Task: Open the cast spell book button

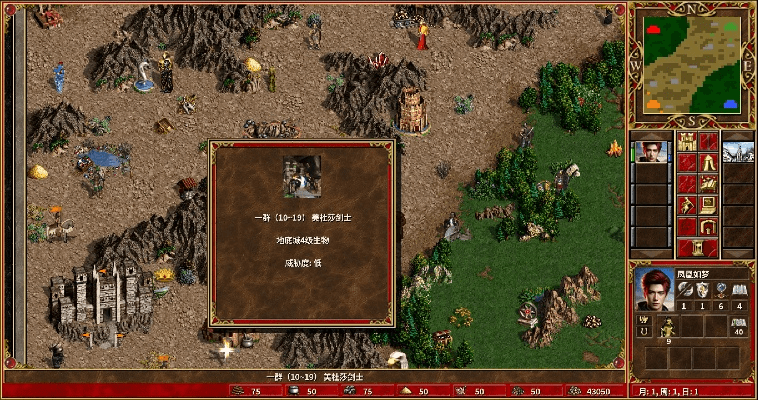Action: (708, 184)
